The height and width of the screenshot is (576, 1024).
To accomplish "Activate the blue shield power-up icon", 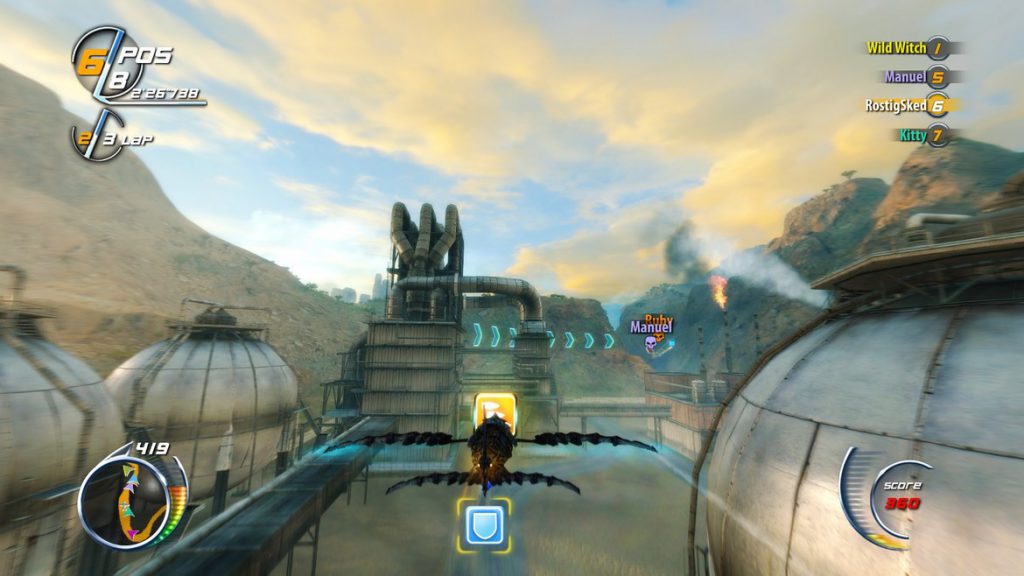I will [484, 525].
